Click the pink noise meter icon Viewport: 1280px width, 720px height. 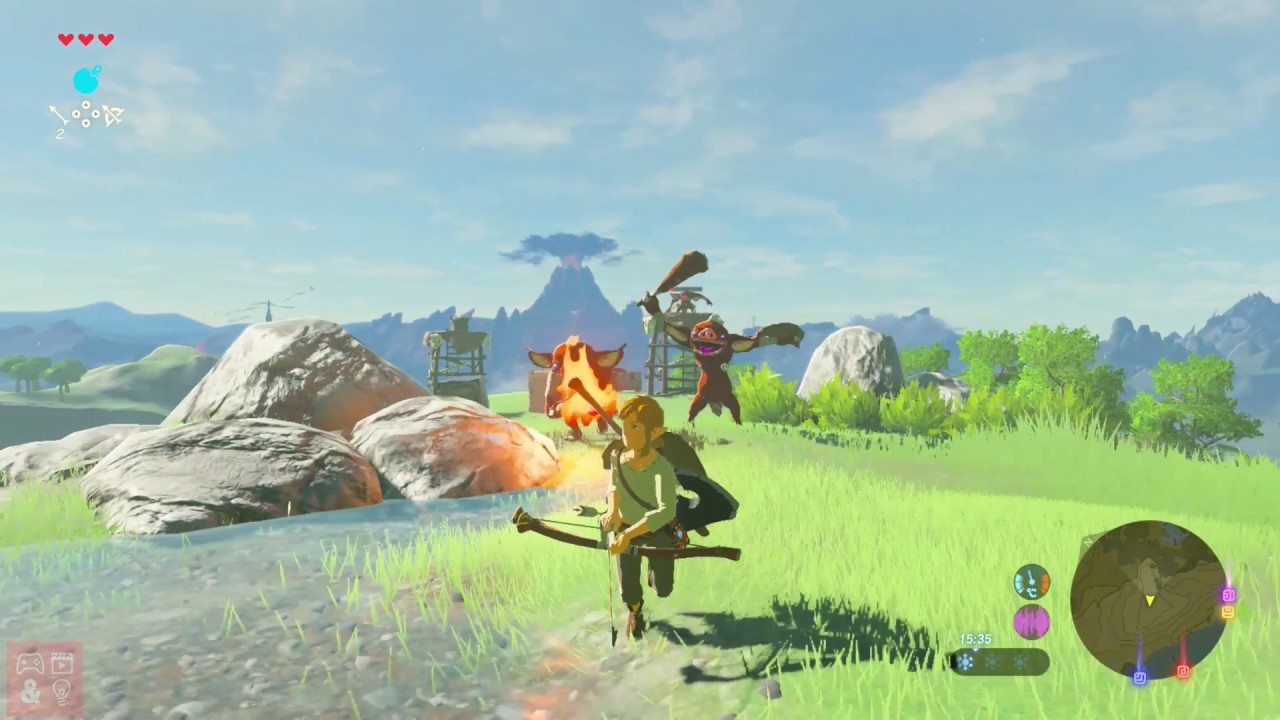pos(1030,623)
